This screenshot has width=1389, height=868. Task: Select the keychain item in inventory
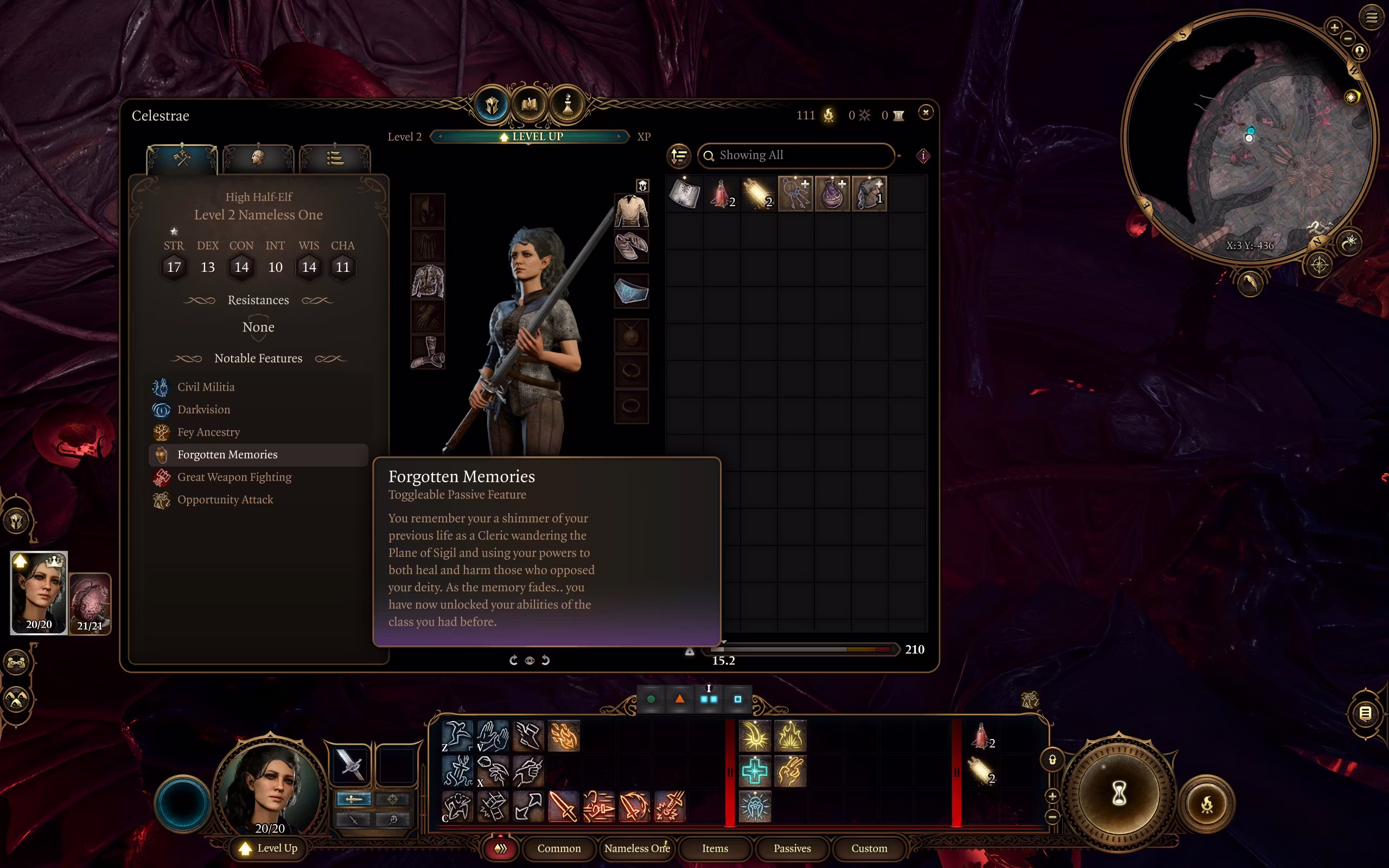coord(795,194)
